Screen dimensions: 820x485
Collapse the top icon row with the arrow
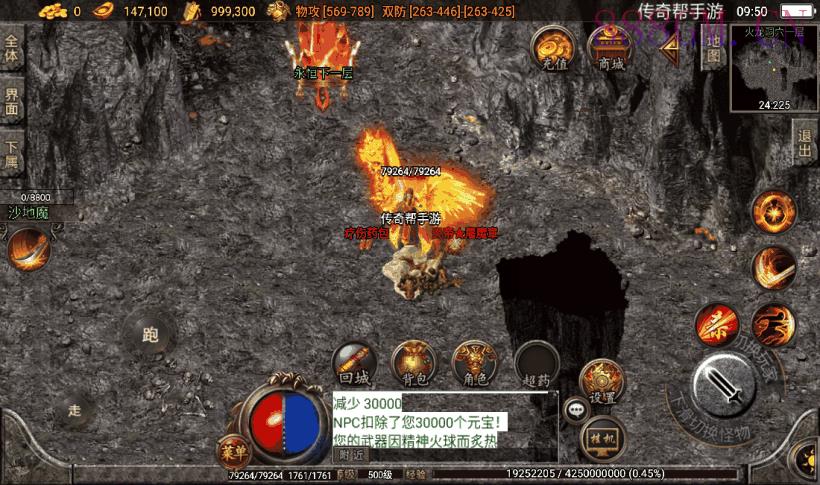point(668,48)
